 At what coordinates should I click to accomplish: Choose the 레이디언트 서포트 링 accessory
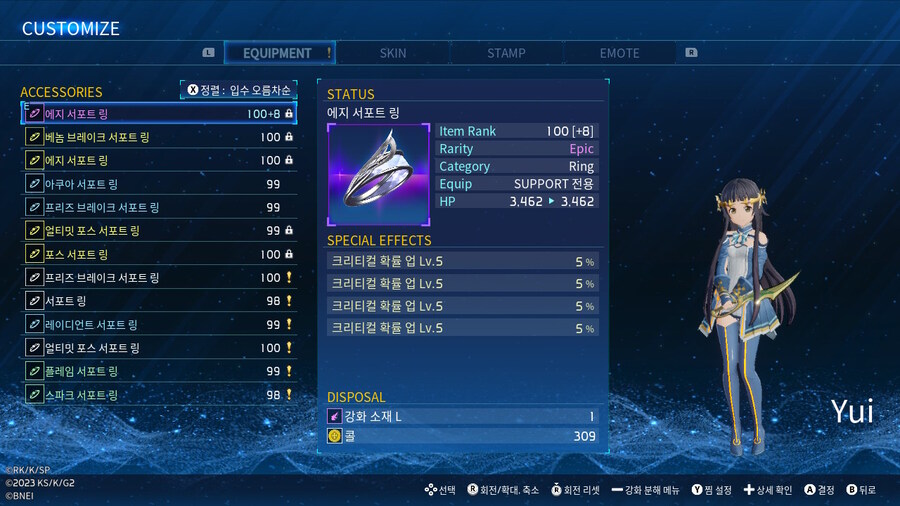159,324
